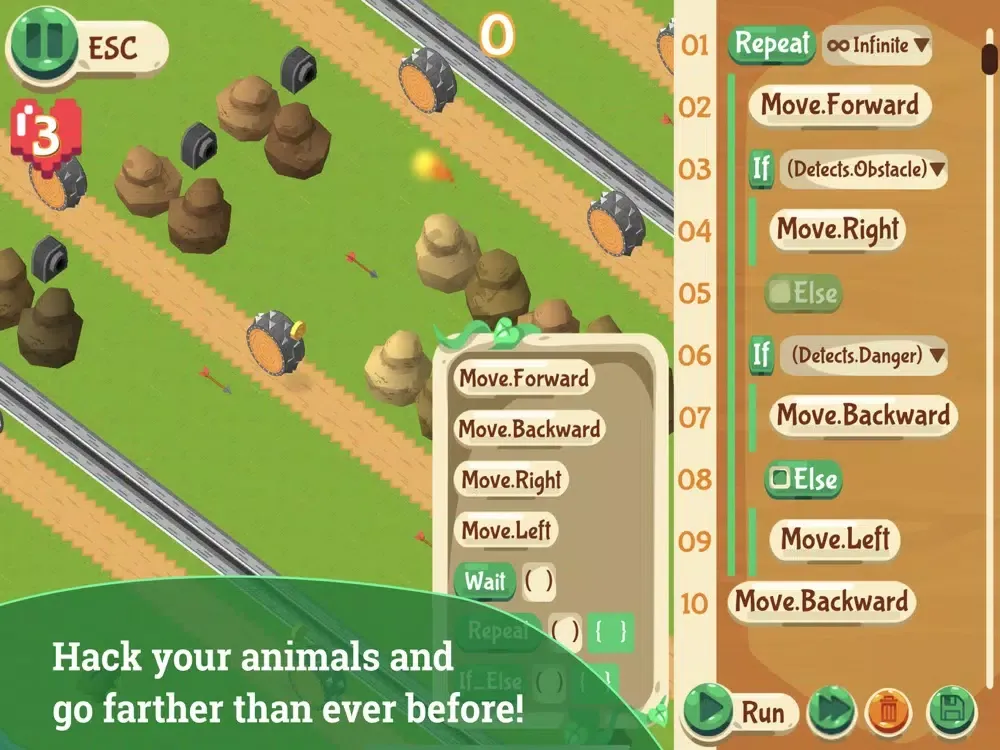Save the script with the floppy disk button
Viewport: 1000px width, 750px height.
pyautogui.click(x=951, y=711)
